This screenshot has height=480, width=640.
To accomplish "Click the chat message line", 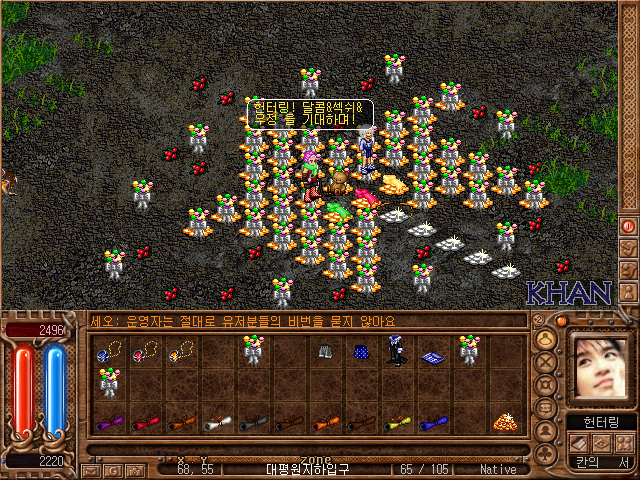I will (x=300, y=322).
